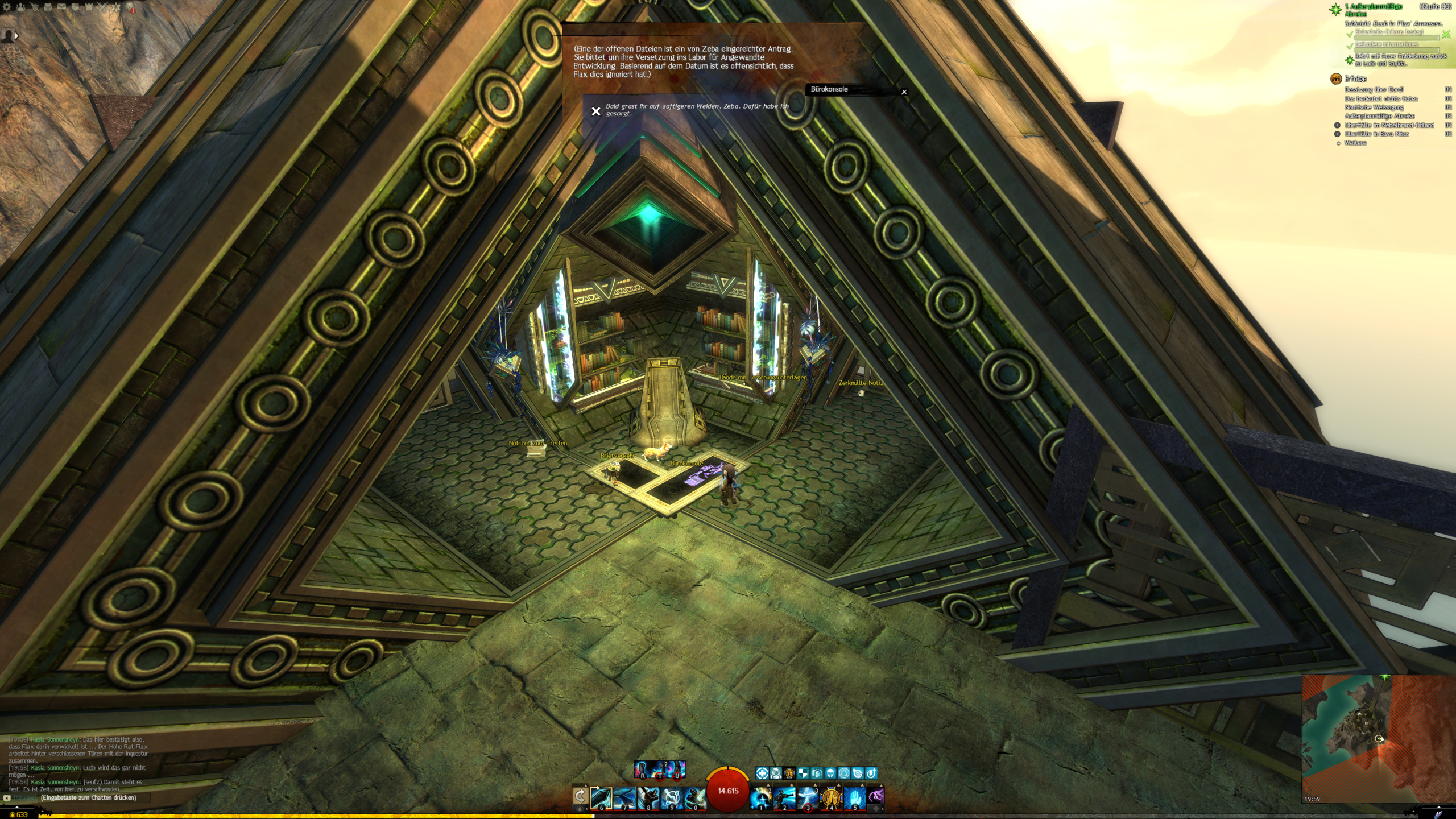Activate the golden sun trident skill
The image size is (1456, 819).
coord(831,797)
